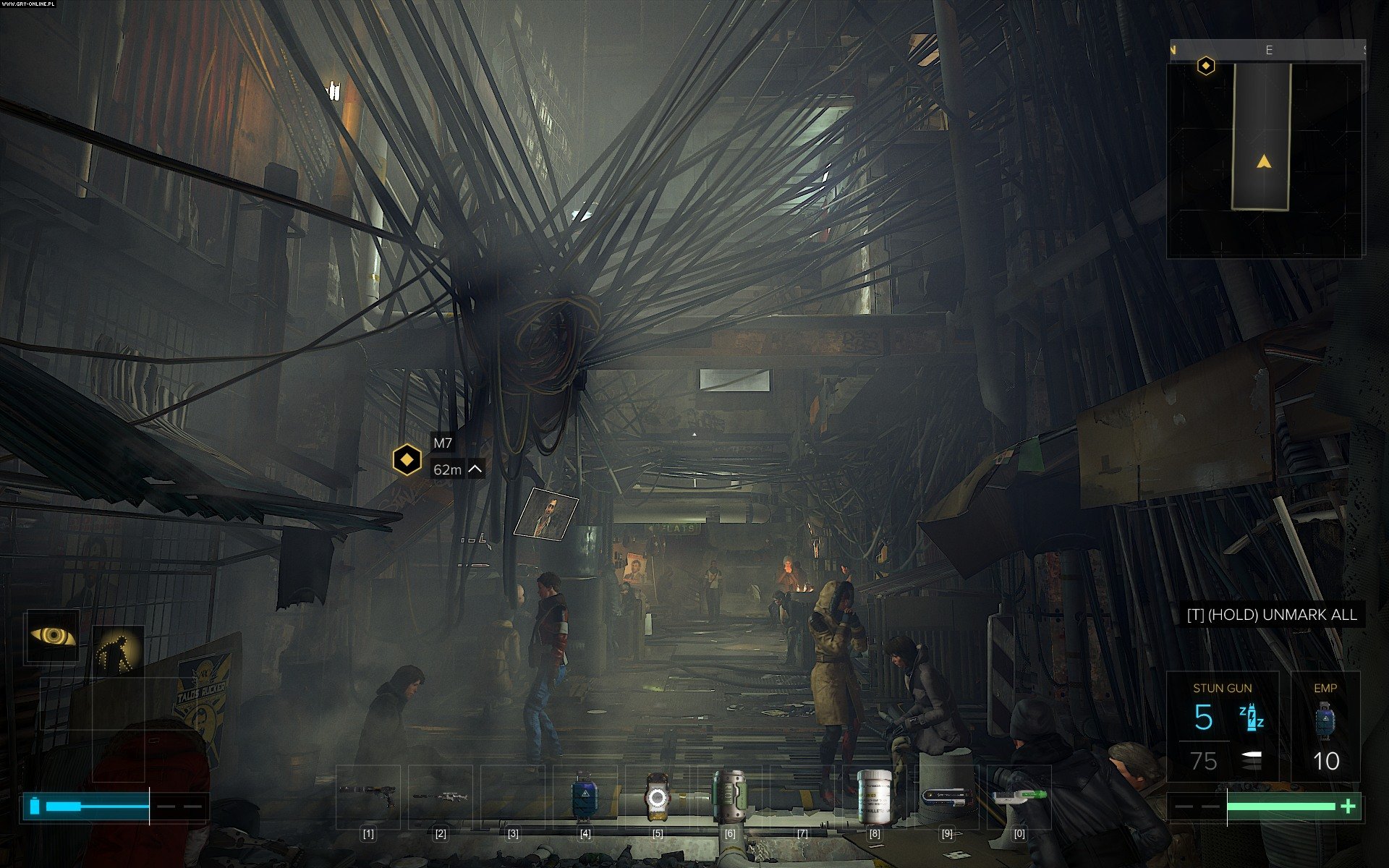Use the painkiller bottle in slot 8
The image size is (1389, 868).
[x=874, y=796]
